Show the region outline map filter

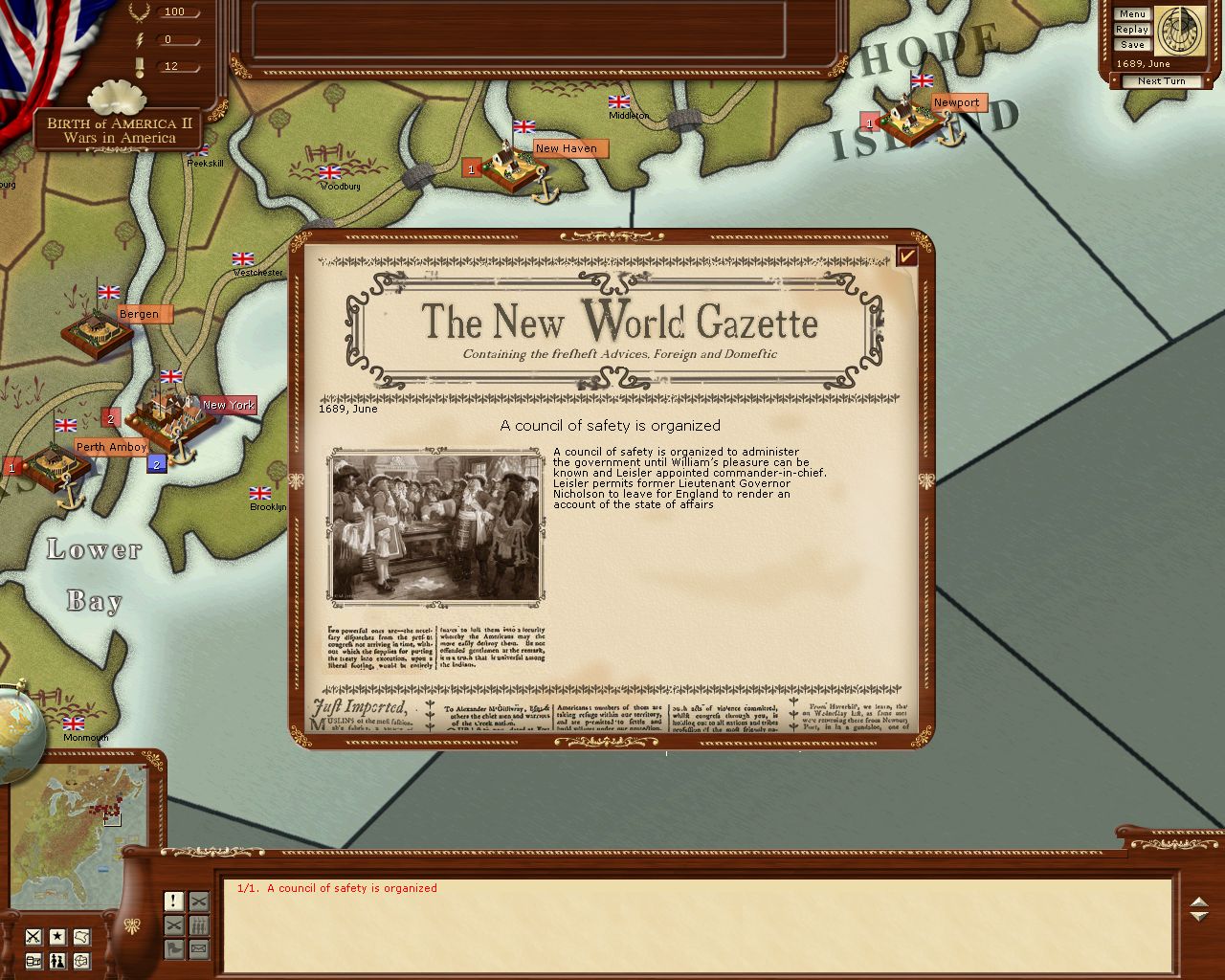click(81, 937)
